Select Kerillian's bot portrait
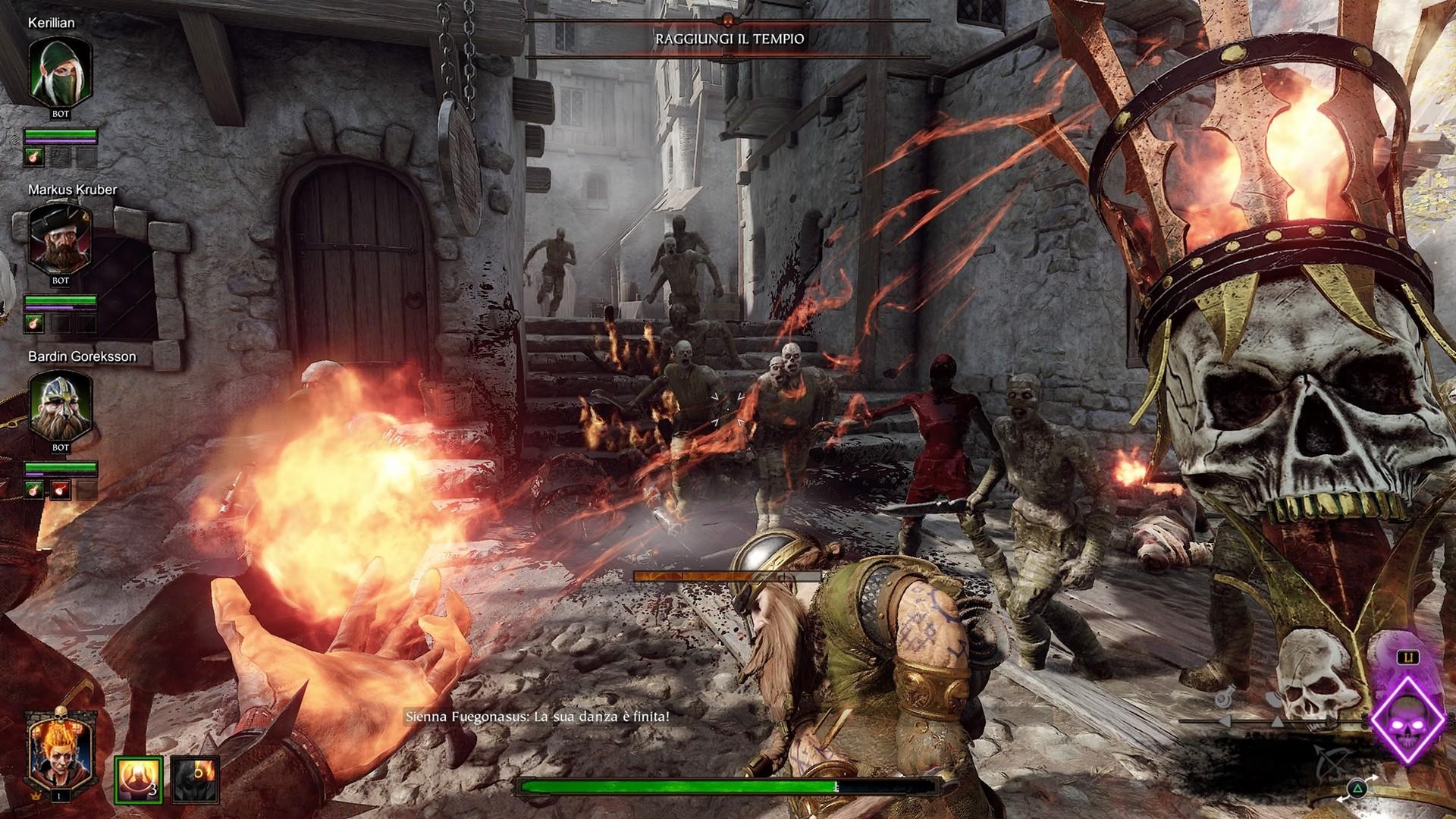Image resolution: width=1456 pixels, height=819 pixels. 60,74
